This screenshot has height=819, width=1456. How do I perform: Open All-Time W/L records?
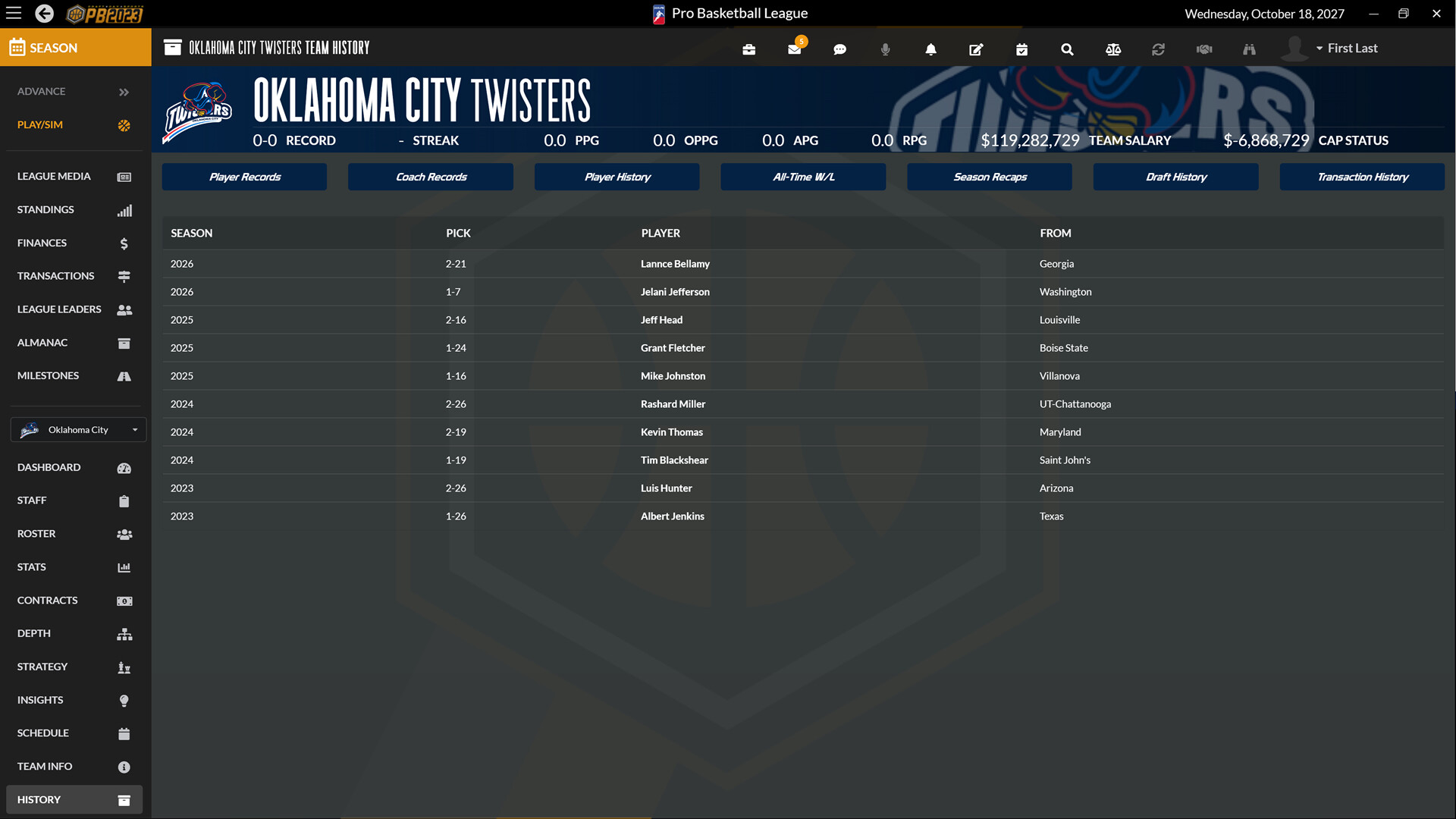tap(803, 177)
